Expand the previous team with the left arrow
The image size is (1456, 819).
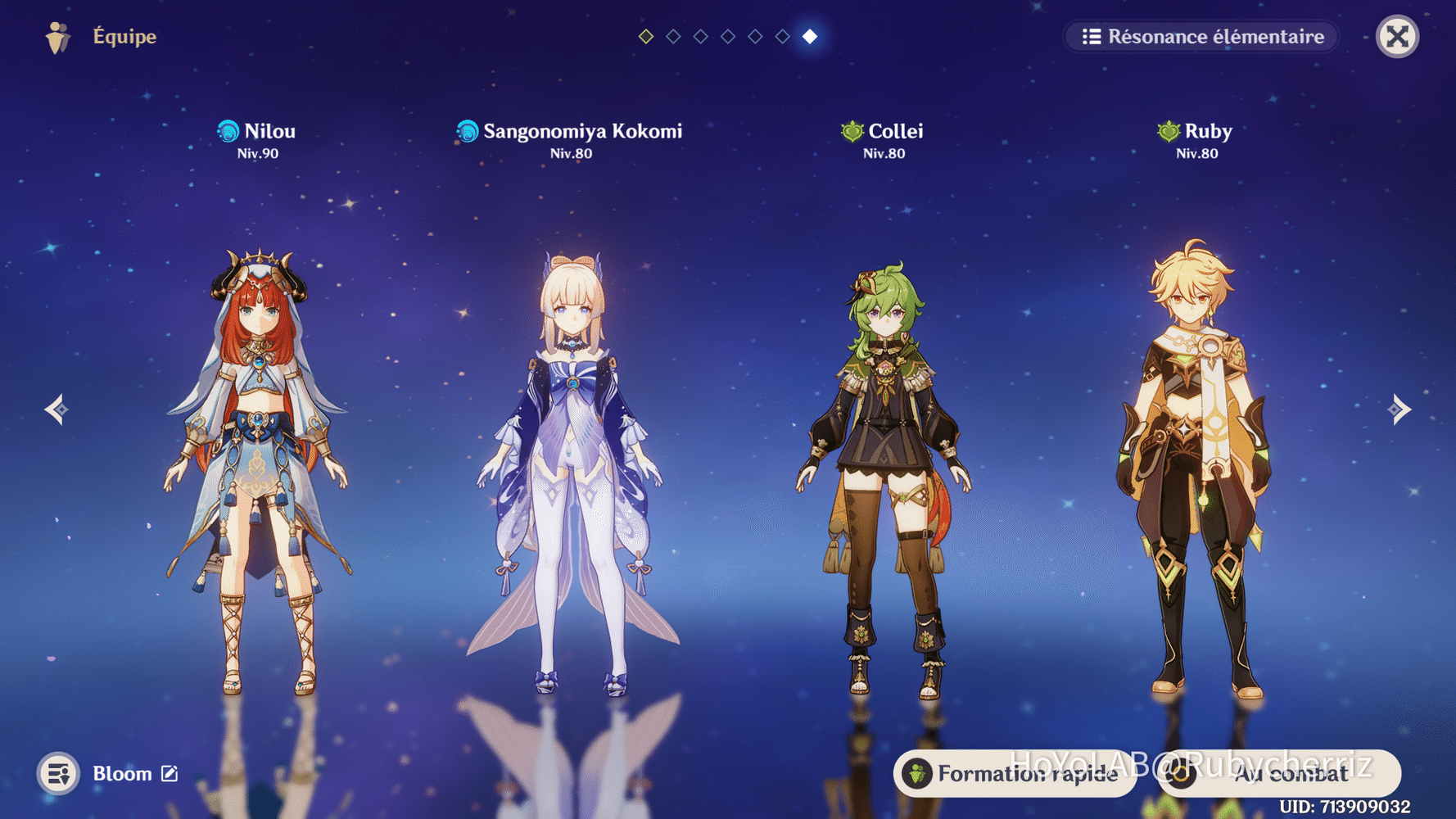coord(55,409)
